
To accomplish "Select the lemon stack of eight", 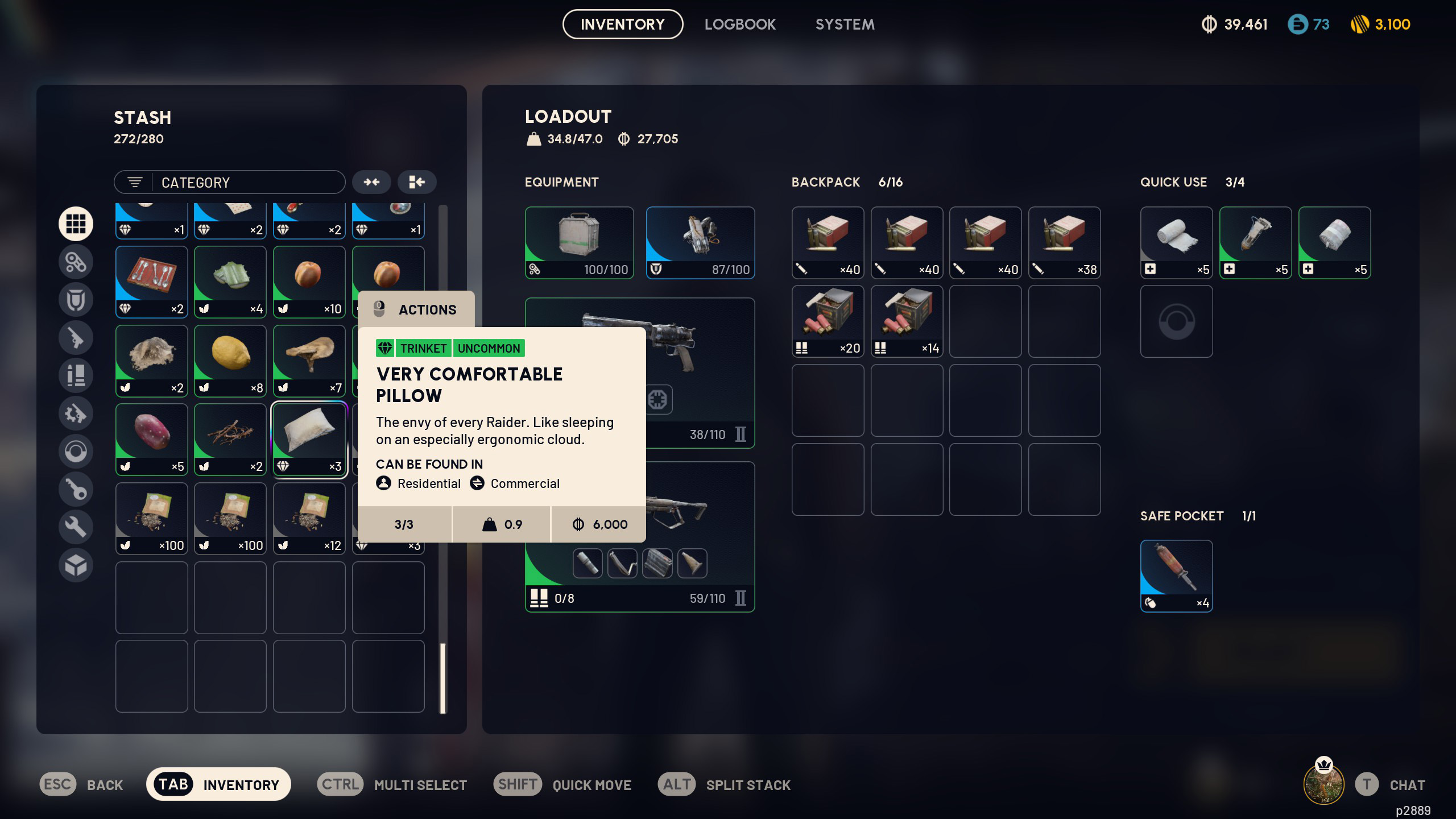I will pos(230,361).
